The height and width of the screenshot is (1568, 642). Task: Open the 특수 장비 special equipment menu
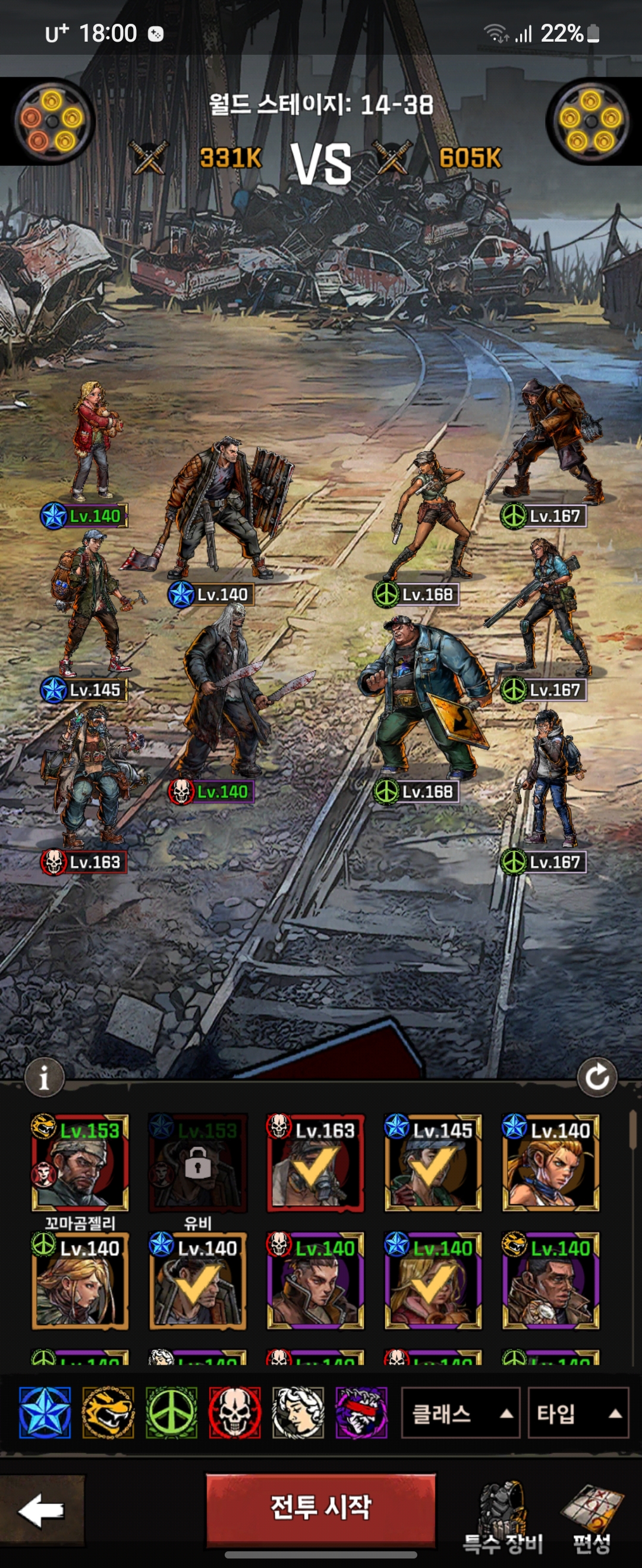tap(502, 1516)
